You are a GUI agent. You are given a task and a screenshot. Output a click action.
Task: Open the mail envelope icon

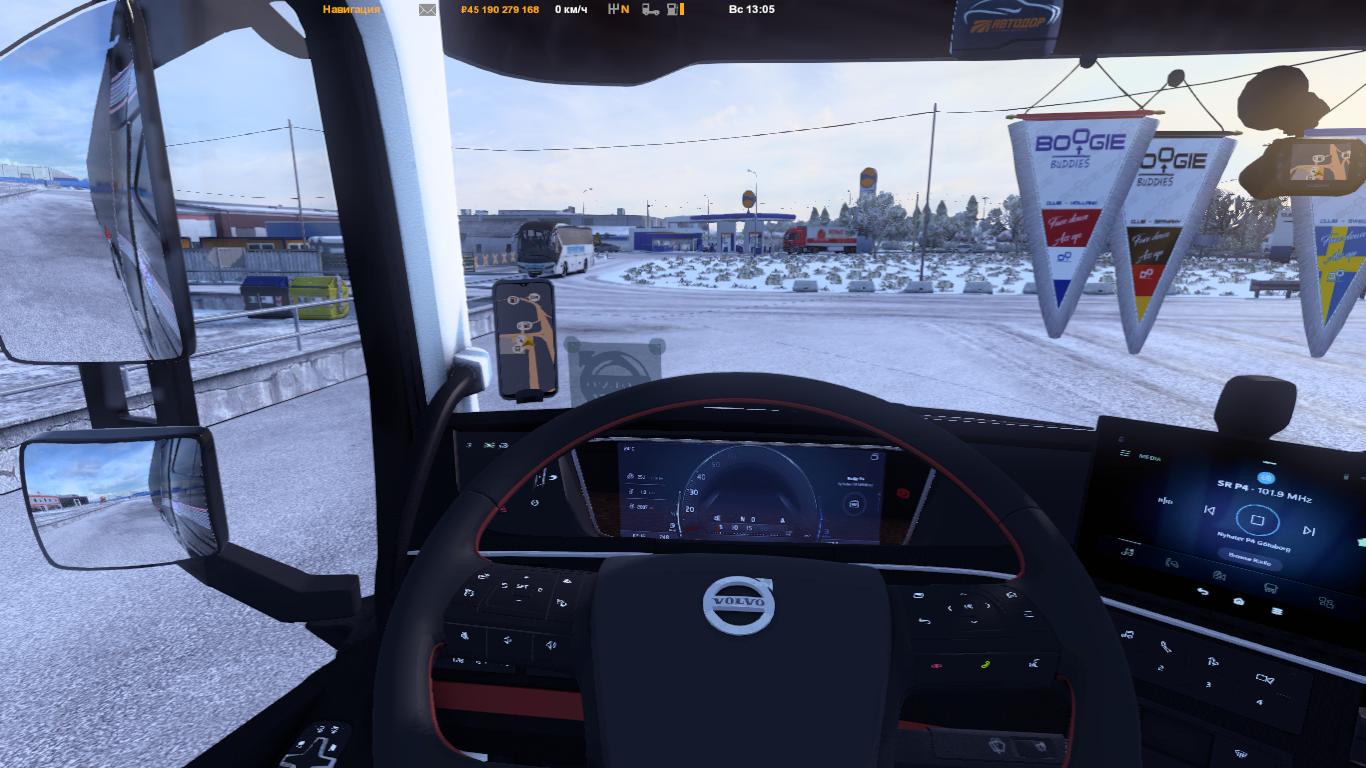(x=427, y=10)
